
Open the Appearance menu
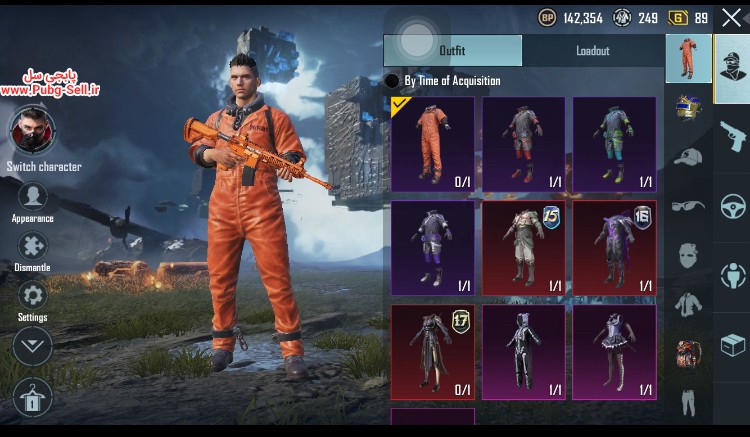(33, 197)
